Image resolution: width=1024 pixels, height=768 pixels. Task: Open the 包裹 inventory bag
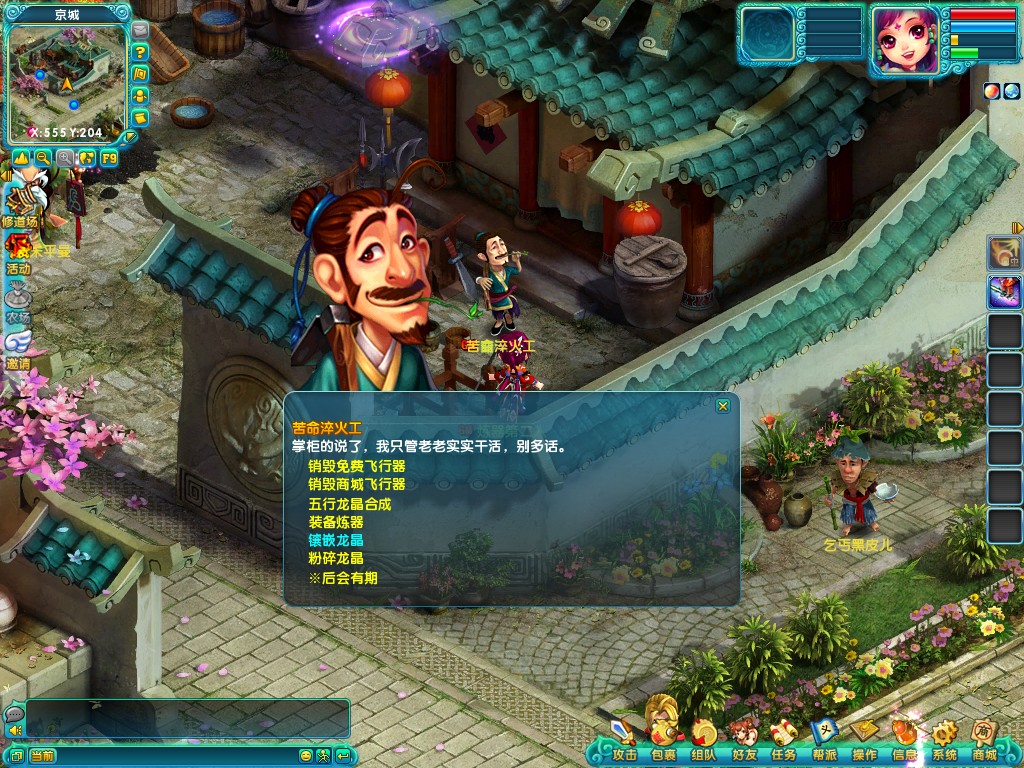point(663,740)
